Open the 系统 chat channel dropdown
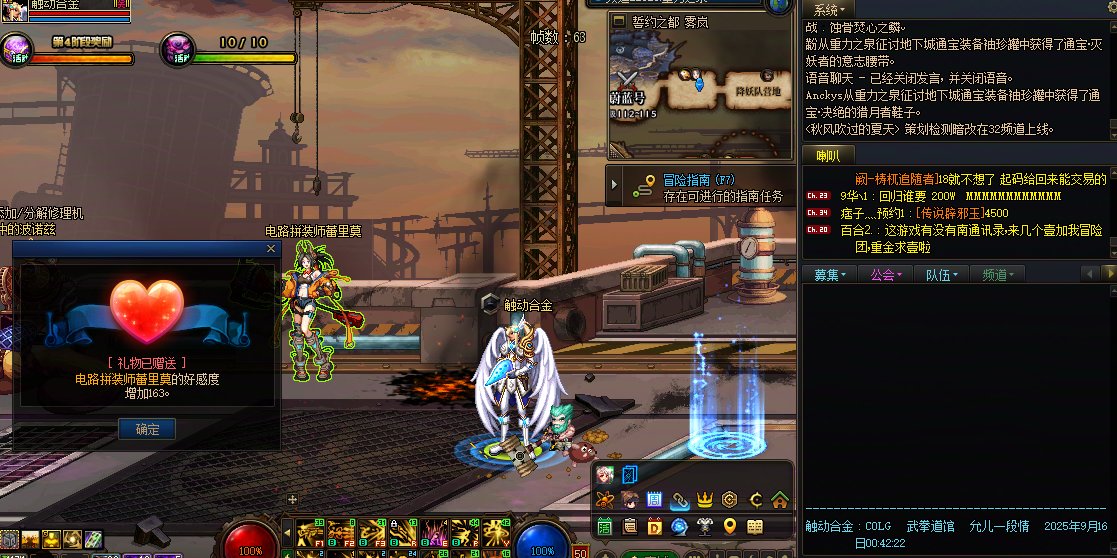The image size is (1117, 558). pos(829,9)
